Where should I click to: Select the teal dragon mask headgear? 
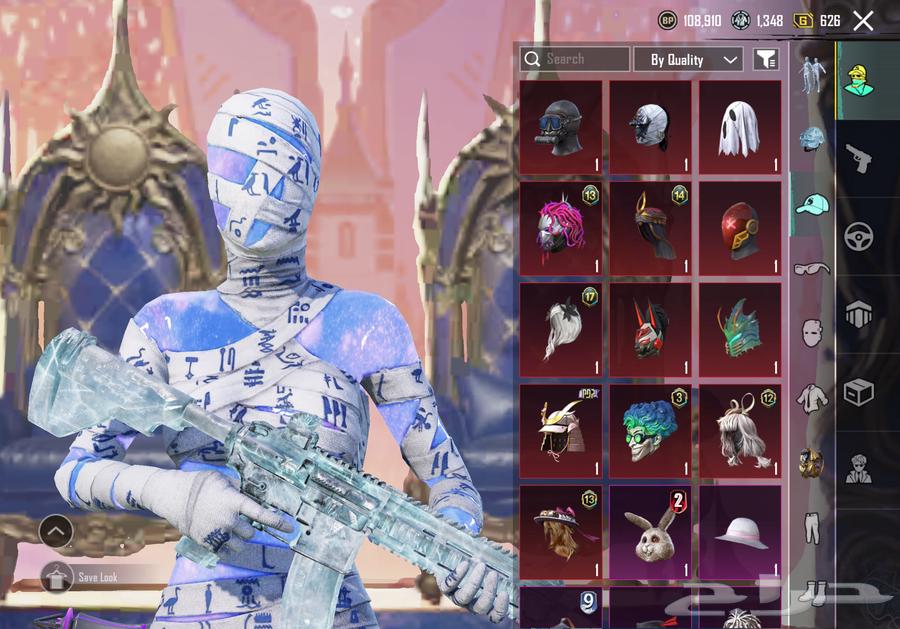click(x=739, y=329)
